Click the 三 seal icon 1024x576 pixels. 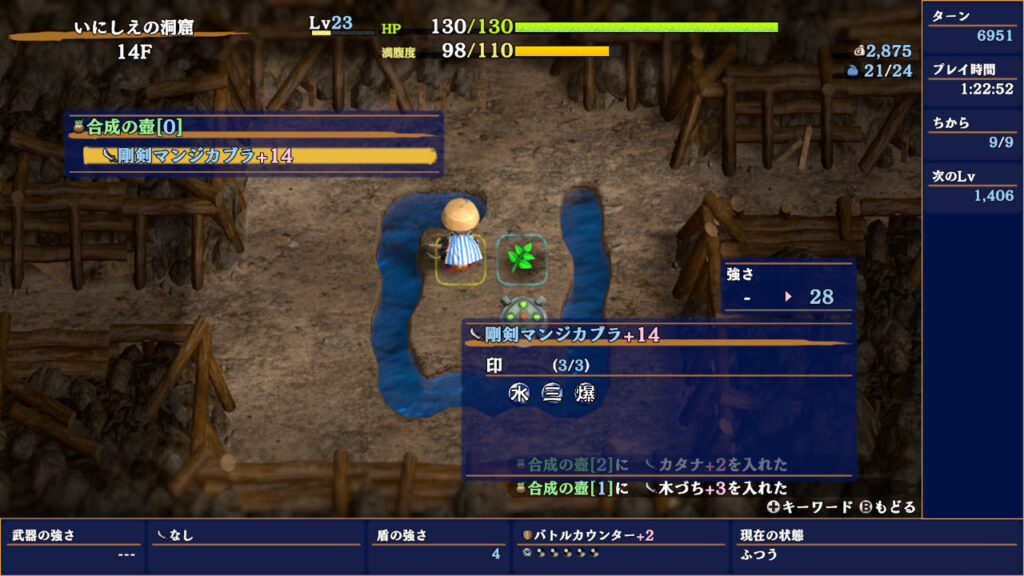click(x=551, y=393)
